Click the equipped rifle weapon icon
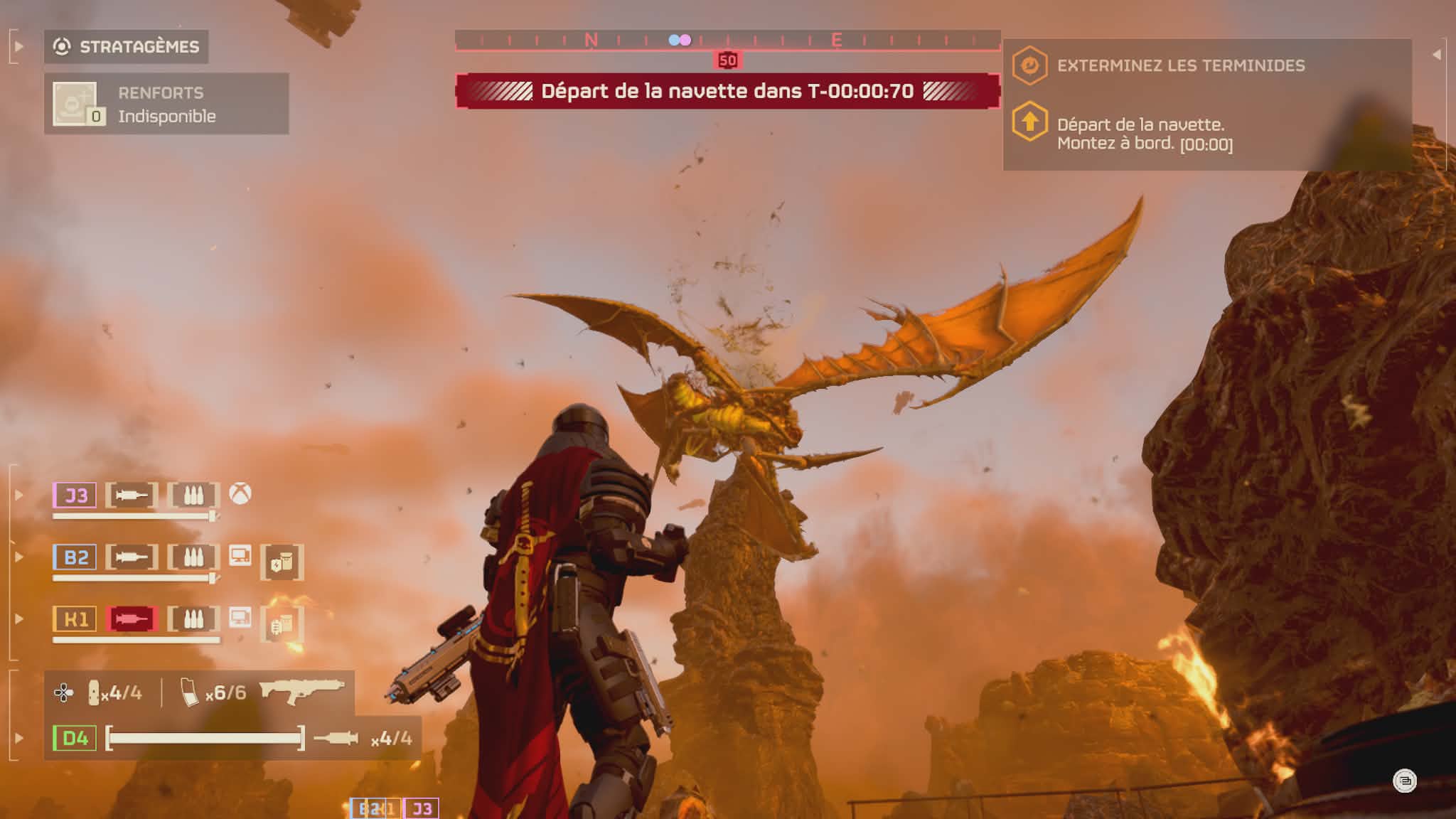Viewport: 1456px width, 819px height. 301,690
